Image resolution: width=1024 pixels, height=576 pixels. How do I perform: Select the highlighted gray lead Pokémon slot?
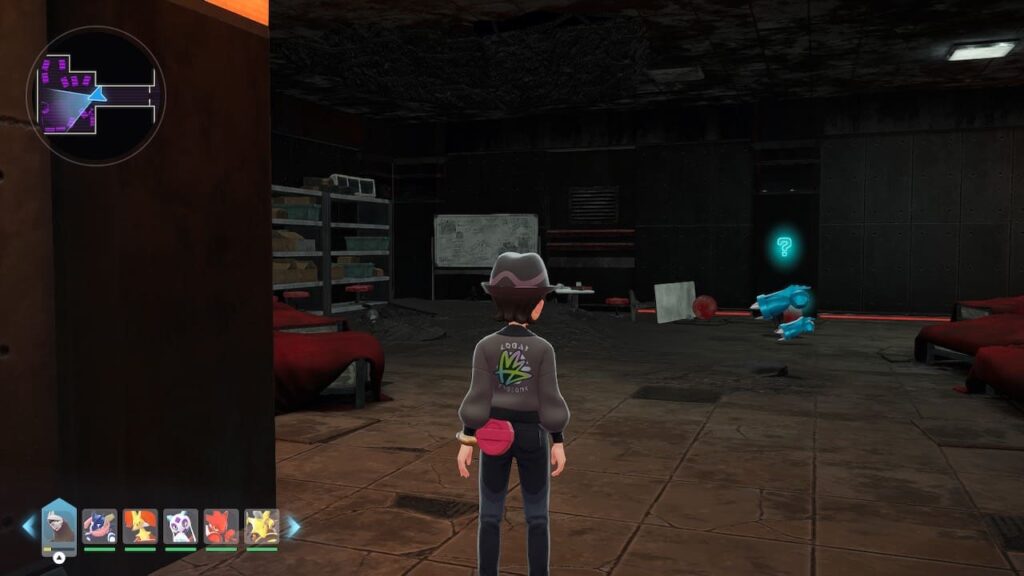tap(59, 524)
